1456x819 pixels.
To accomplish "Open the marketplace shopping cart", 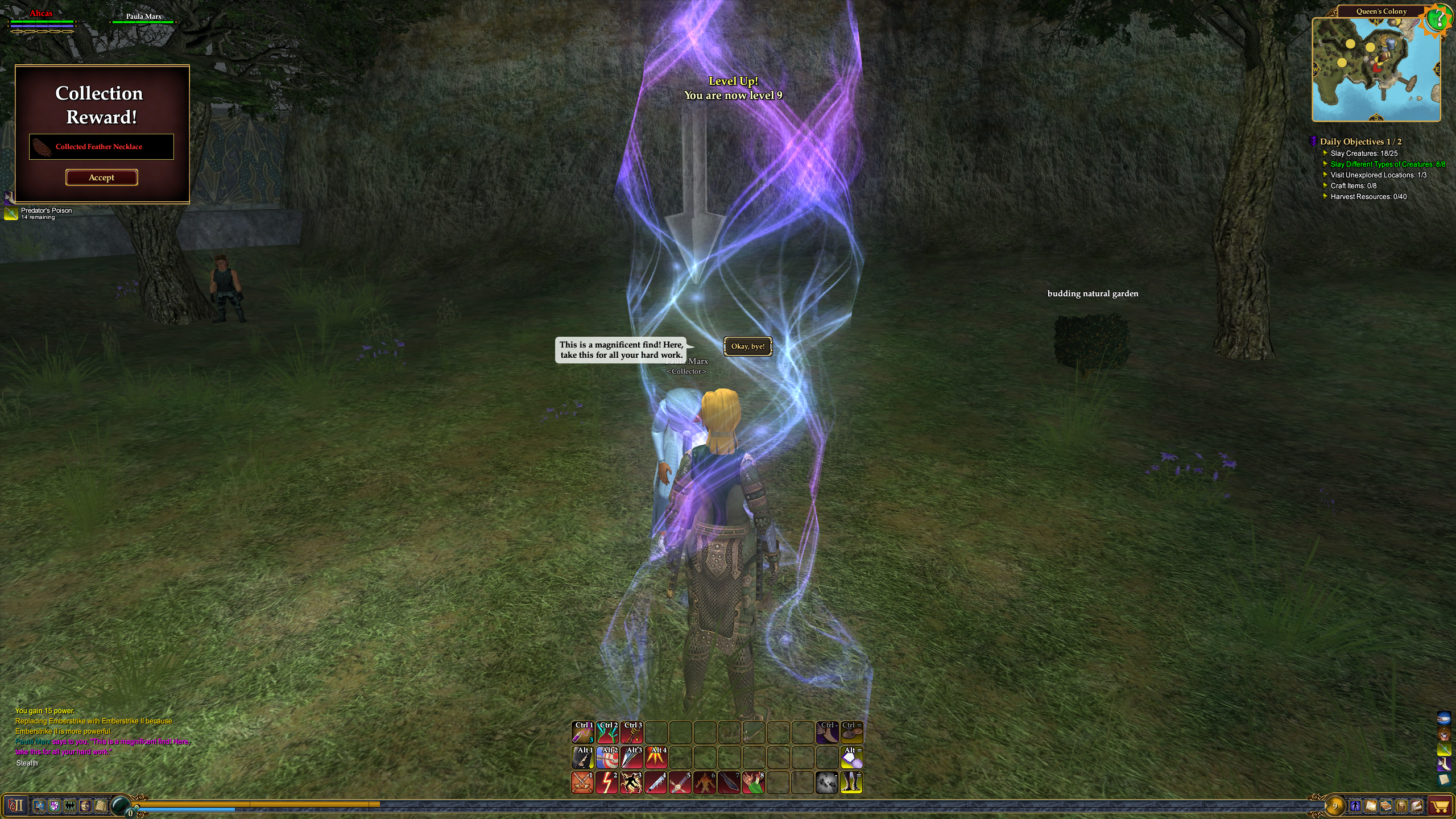I will pyautogui.click(x=1440, y=806).
